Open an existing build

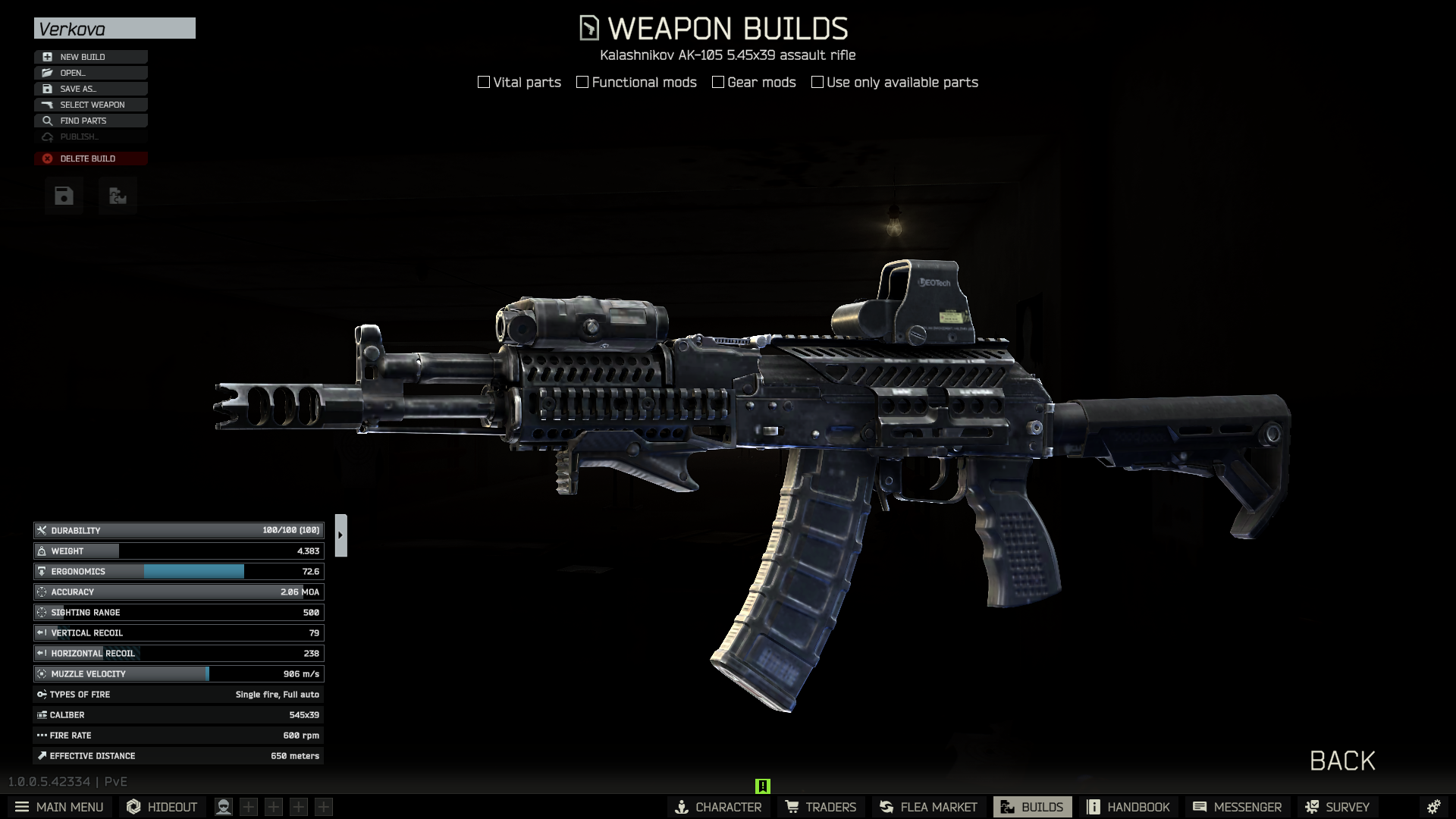coord(90,73)
